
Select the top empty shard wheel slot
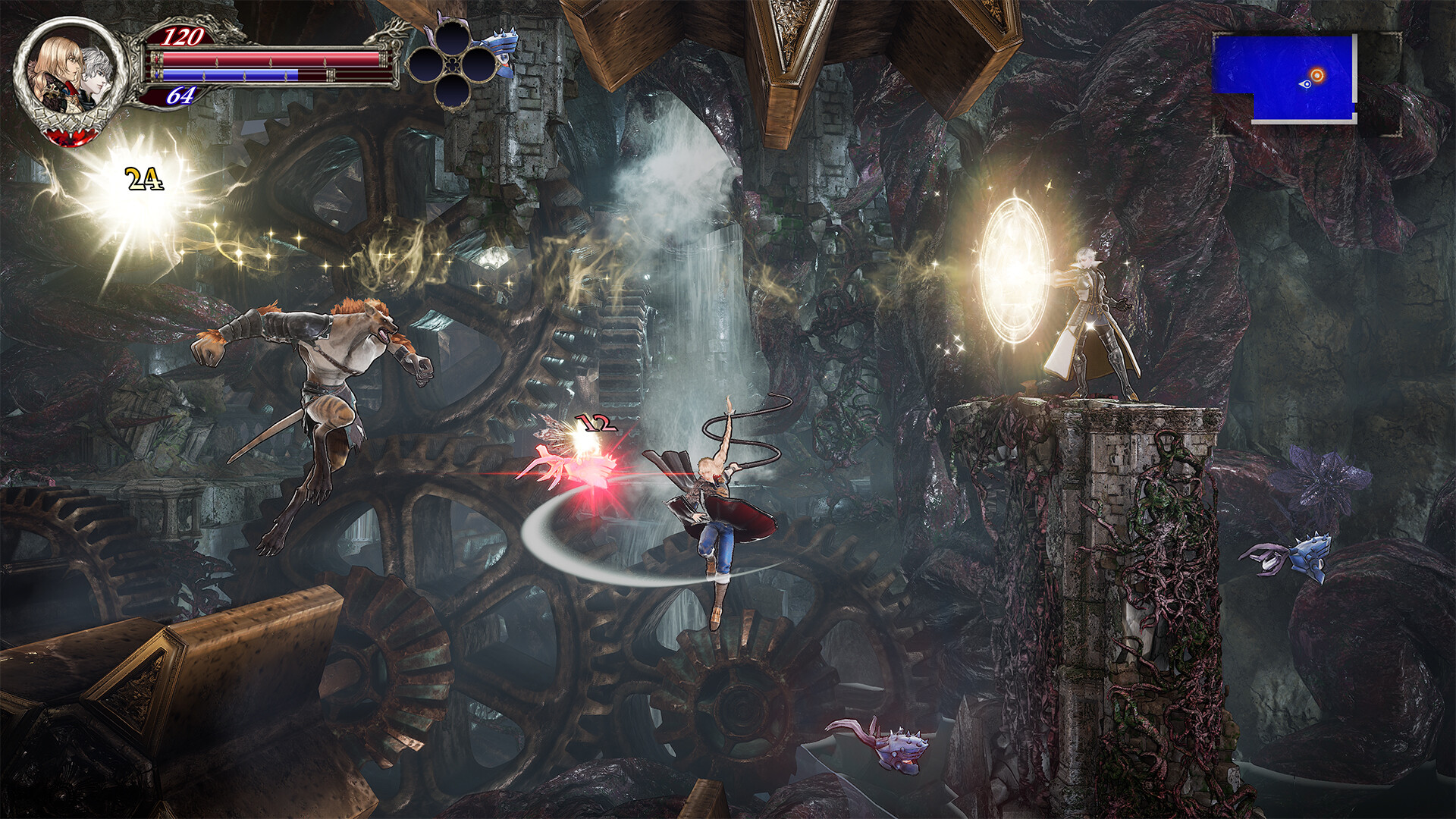[453, 39]
